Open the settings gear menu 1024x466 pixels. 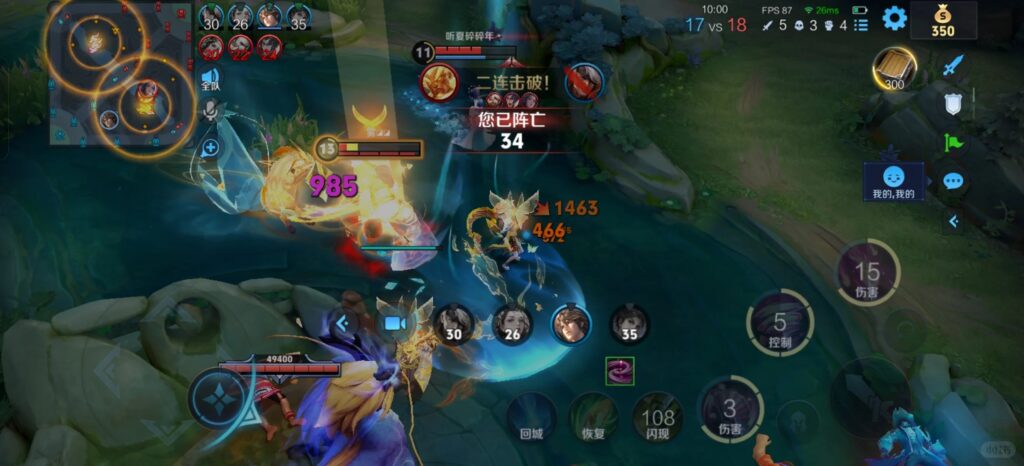[894, 18]
